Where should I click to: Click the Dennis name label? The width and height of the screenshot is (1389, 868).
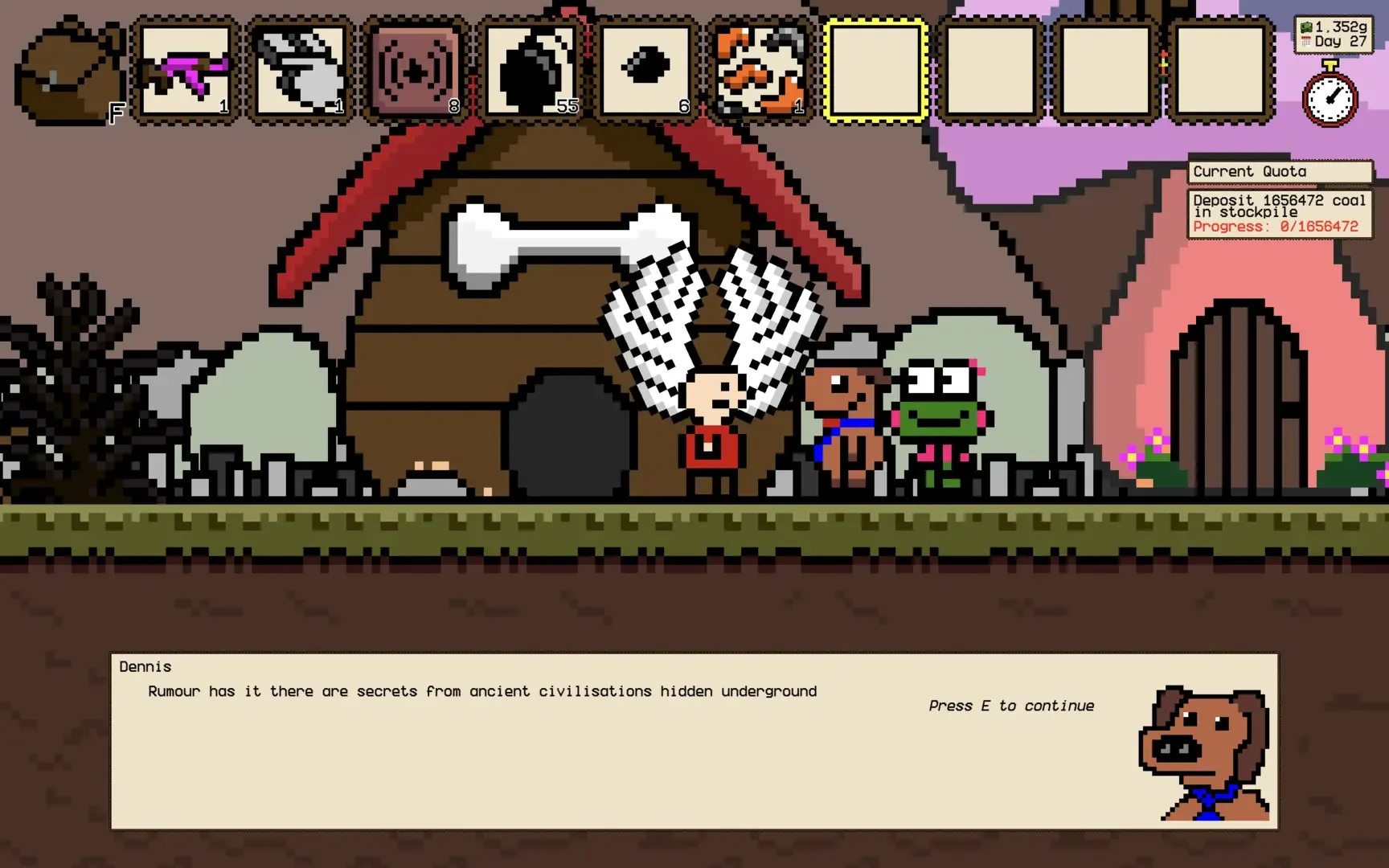tap(145, 666)
